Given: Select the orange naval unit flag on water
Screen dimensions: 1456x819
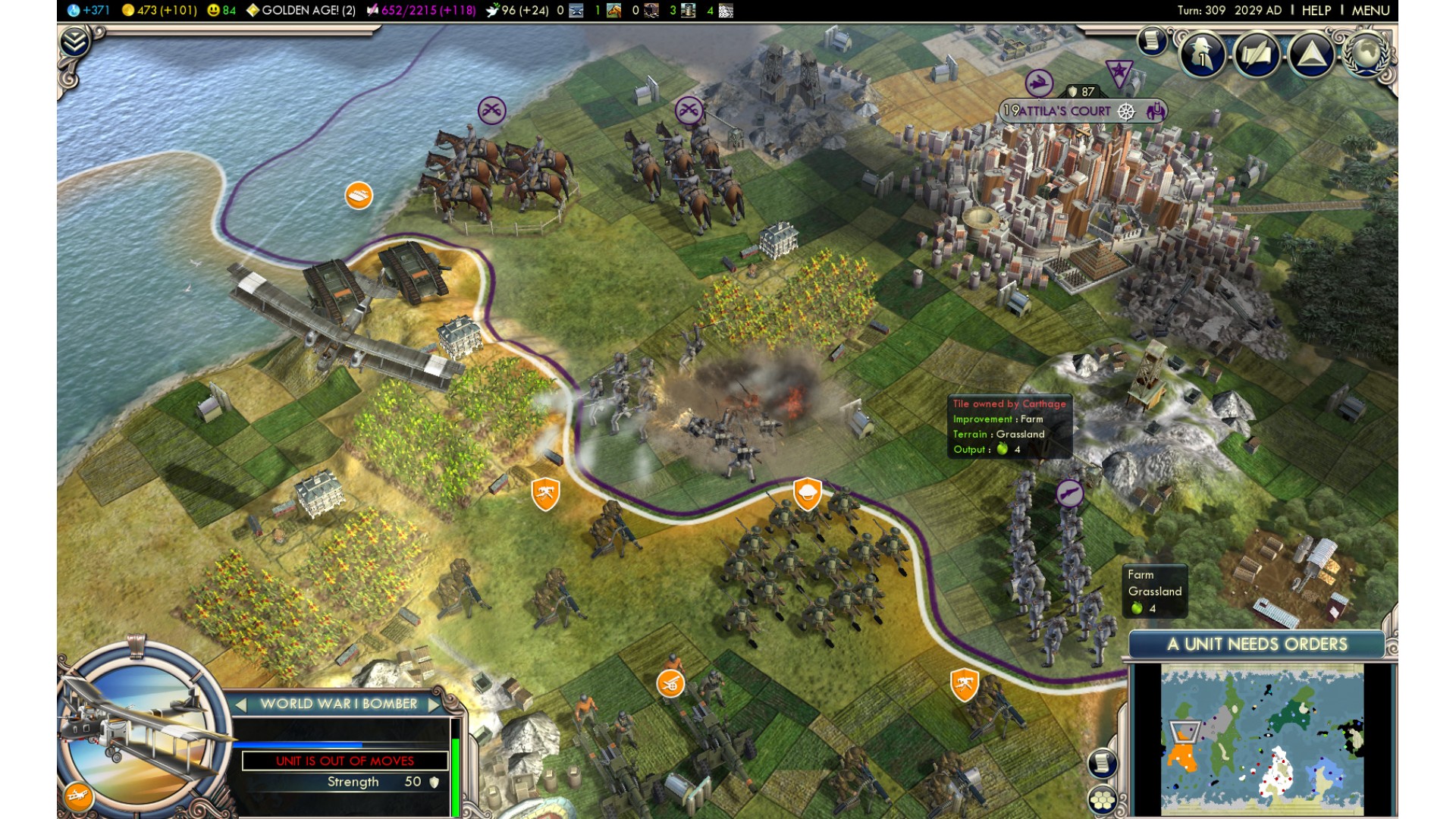Looking at the screenshot, I should [x=359, y=196].
